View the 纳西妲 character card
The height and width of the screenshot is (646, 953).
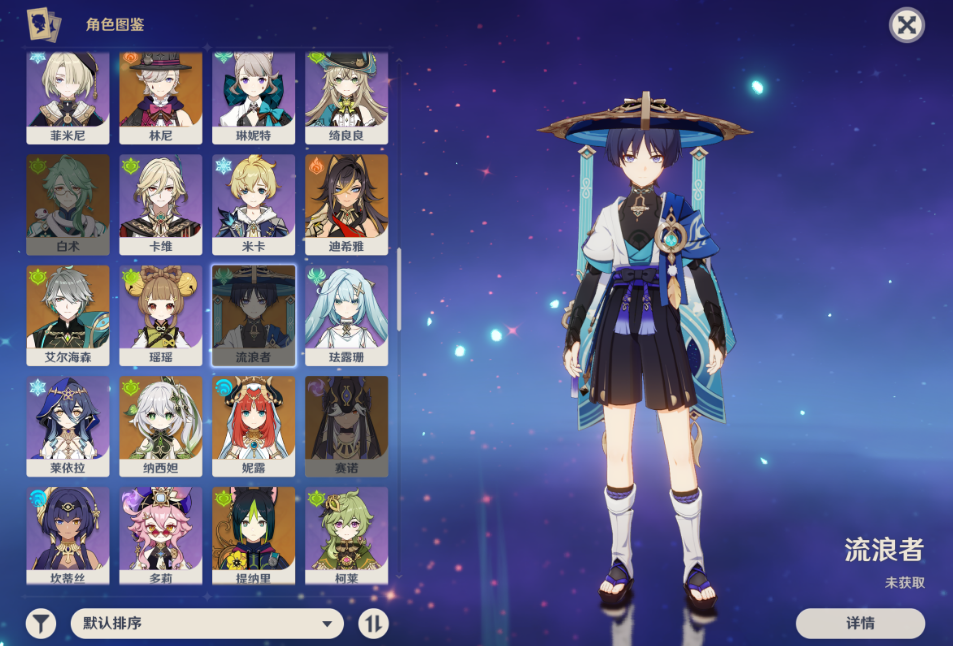[161, 425]
